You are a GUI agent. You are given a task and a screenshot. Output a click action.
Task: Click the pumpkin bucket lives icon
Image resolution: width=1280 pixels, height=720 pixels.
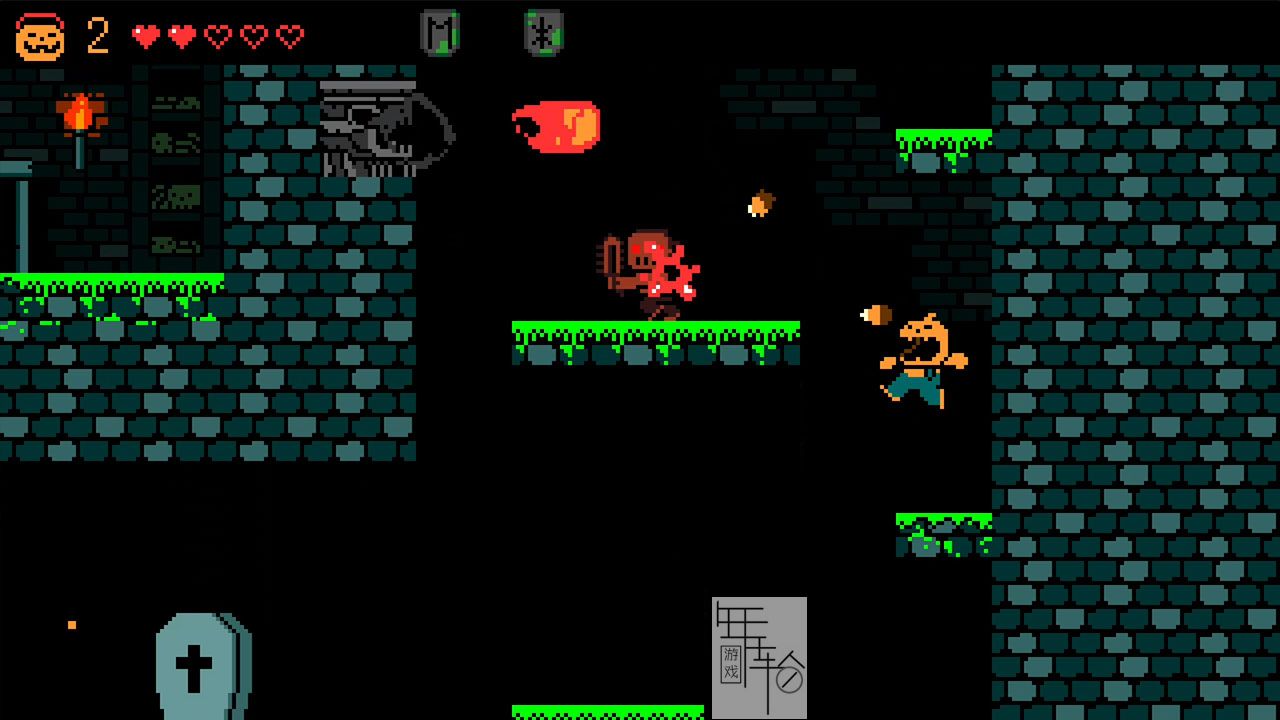point(40,37)
